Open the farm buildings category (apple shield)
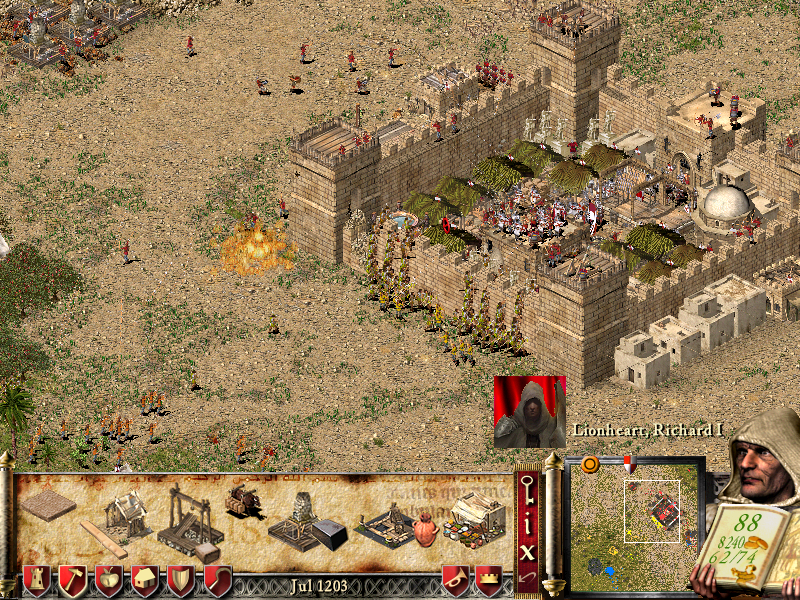 [109, 581]
